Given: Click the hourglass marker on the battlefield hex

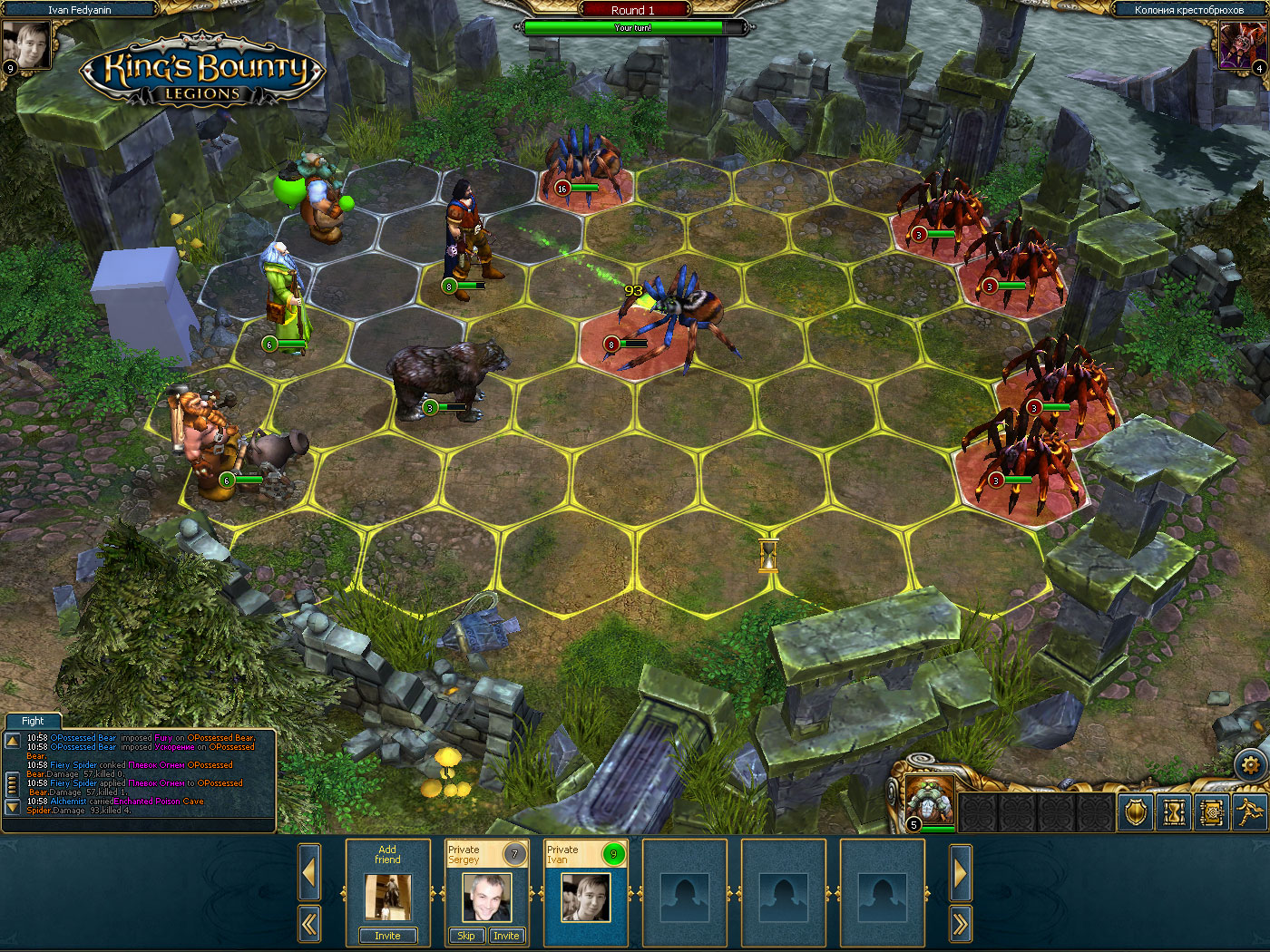Looking at the screenshot, I should click(x=767, y=558).
